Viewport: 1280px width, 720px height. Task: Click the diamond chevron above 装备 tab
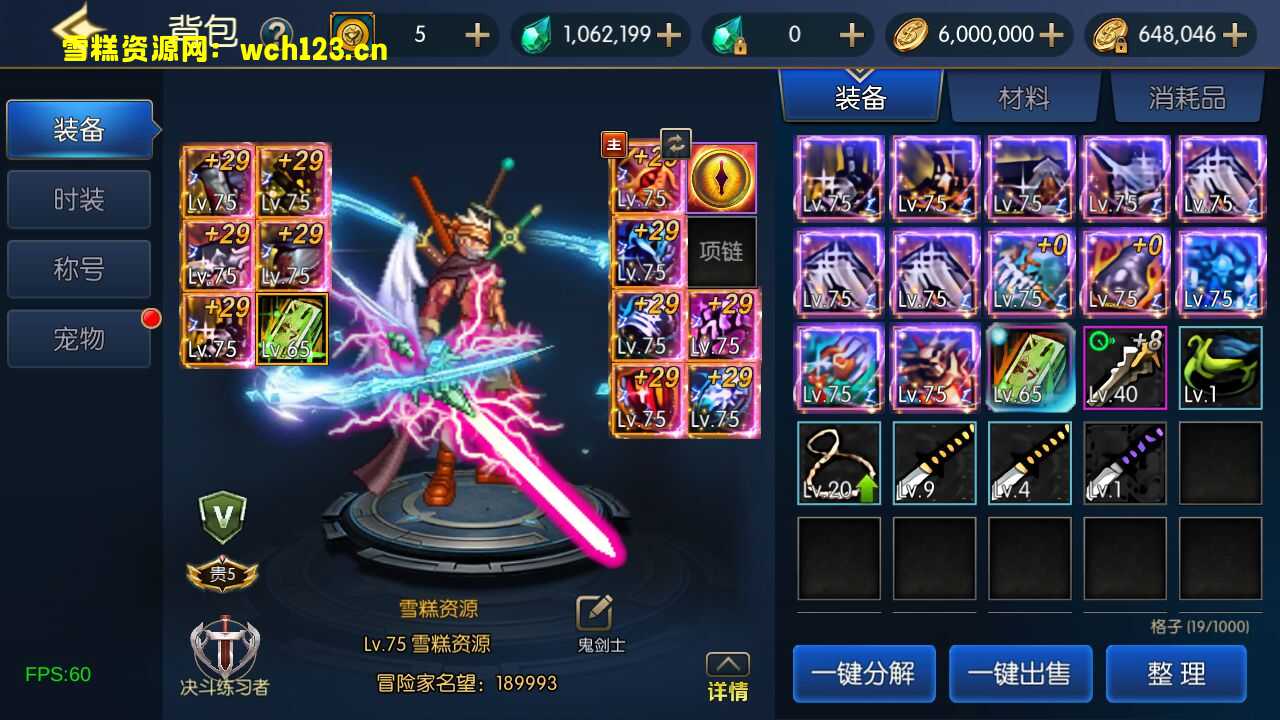(x=862, y=70)
